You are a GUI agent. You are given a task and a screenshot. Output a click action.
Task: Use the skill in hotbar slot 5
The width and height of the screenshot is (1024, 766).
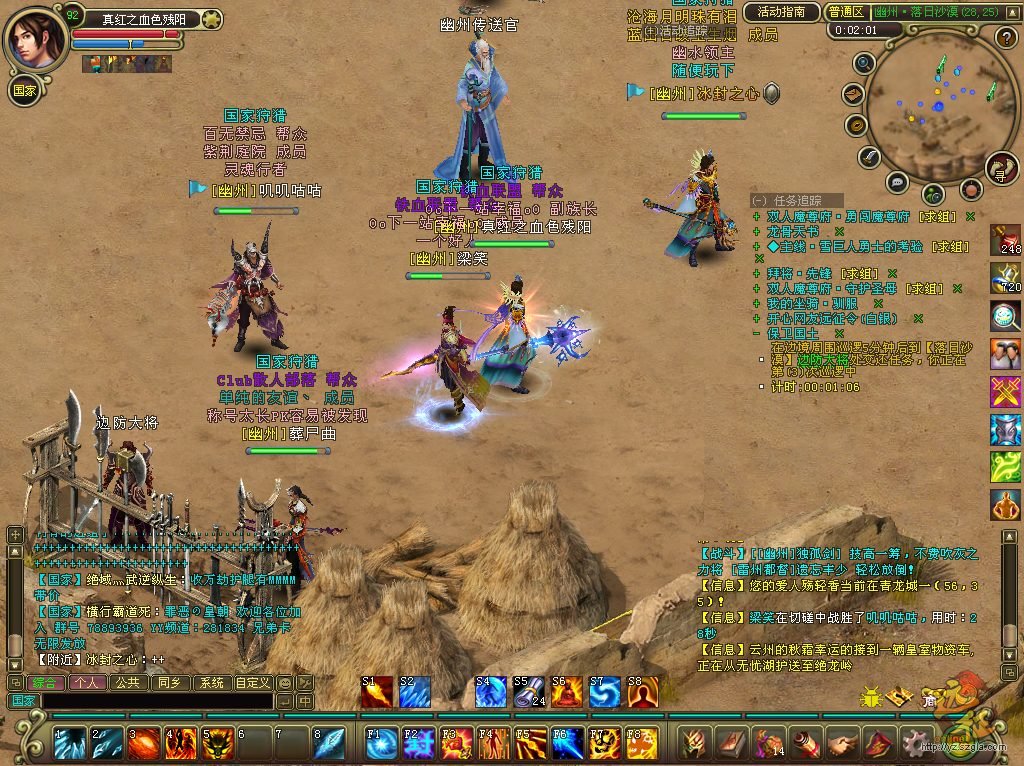click(218, 744)
